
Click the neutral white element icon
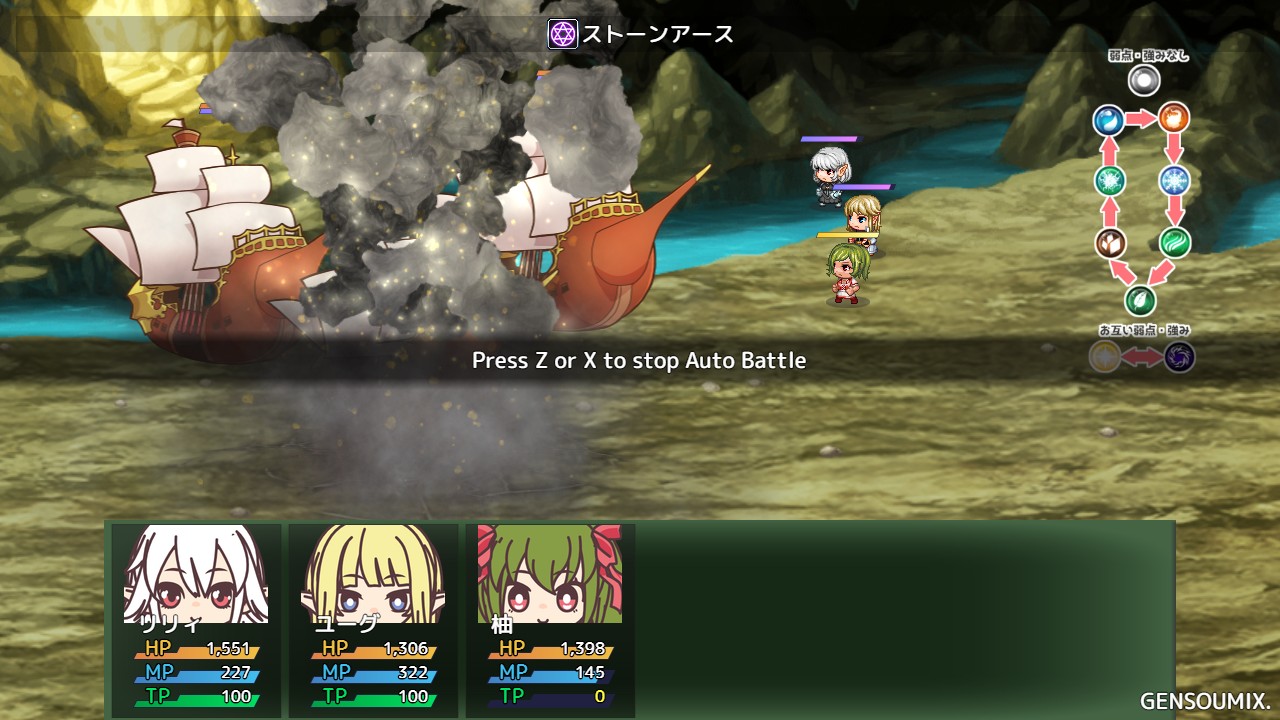click(1143, 80)
